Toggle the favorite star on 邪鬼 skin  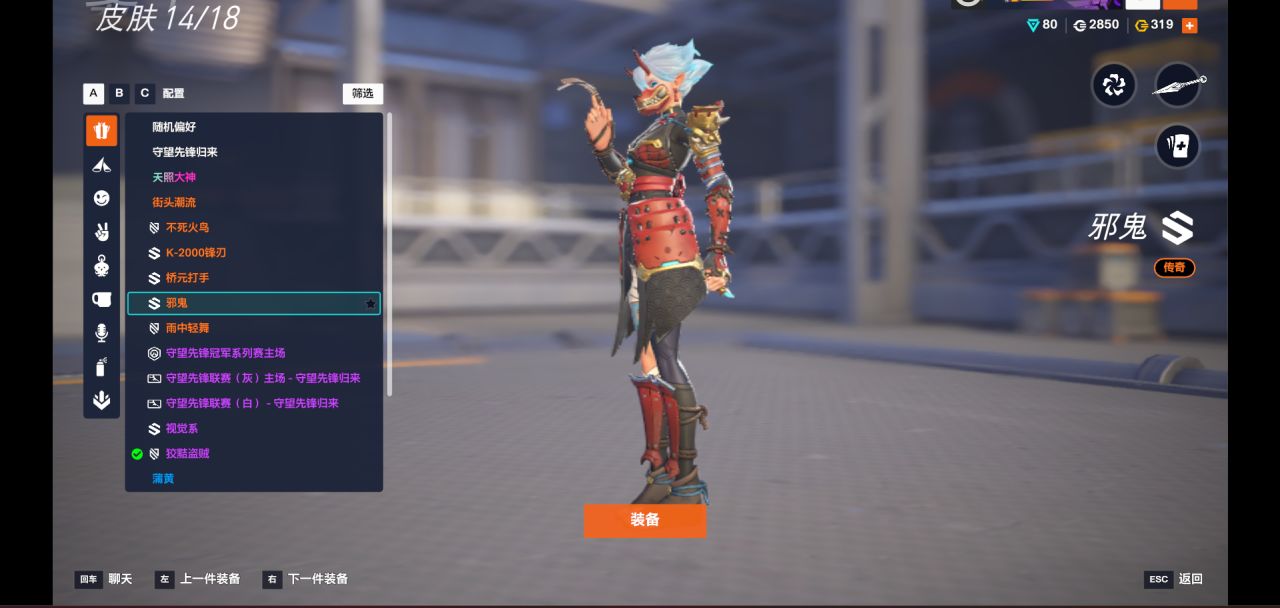coord(370,303)
